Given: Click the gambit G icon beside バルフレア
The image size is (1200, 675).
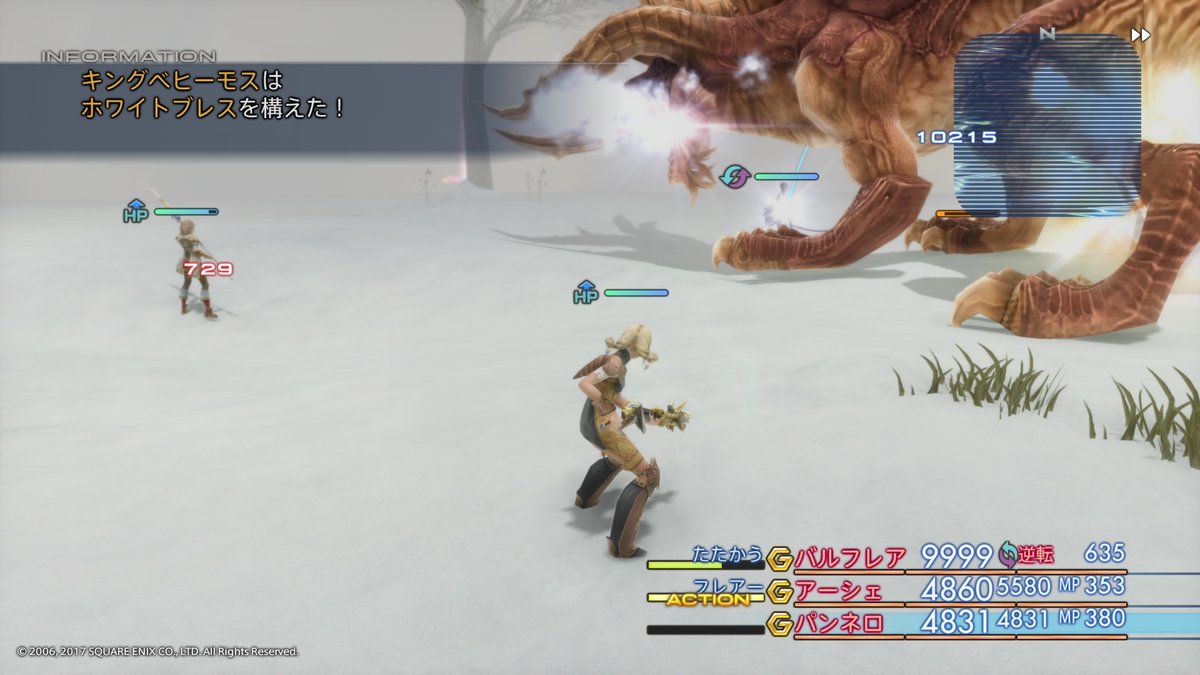Looking at the screenshot, I should coord(780,559).
